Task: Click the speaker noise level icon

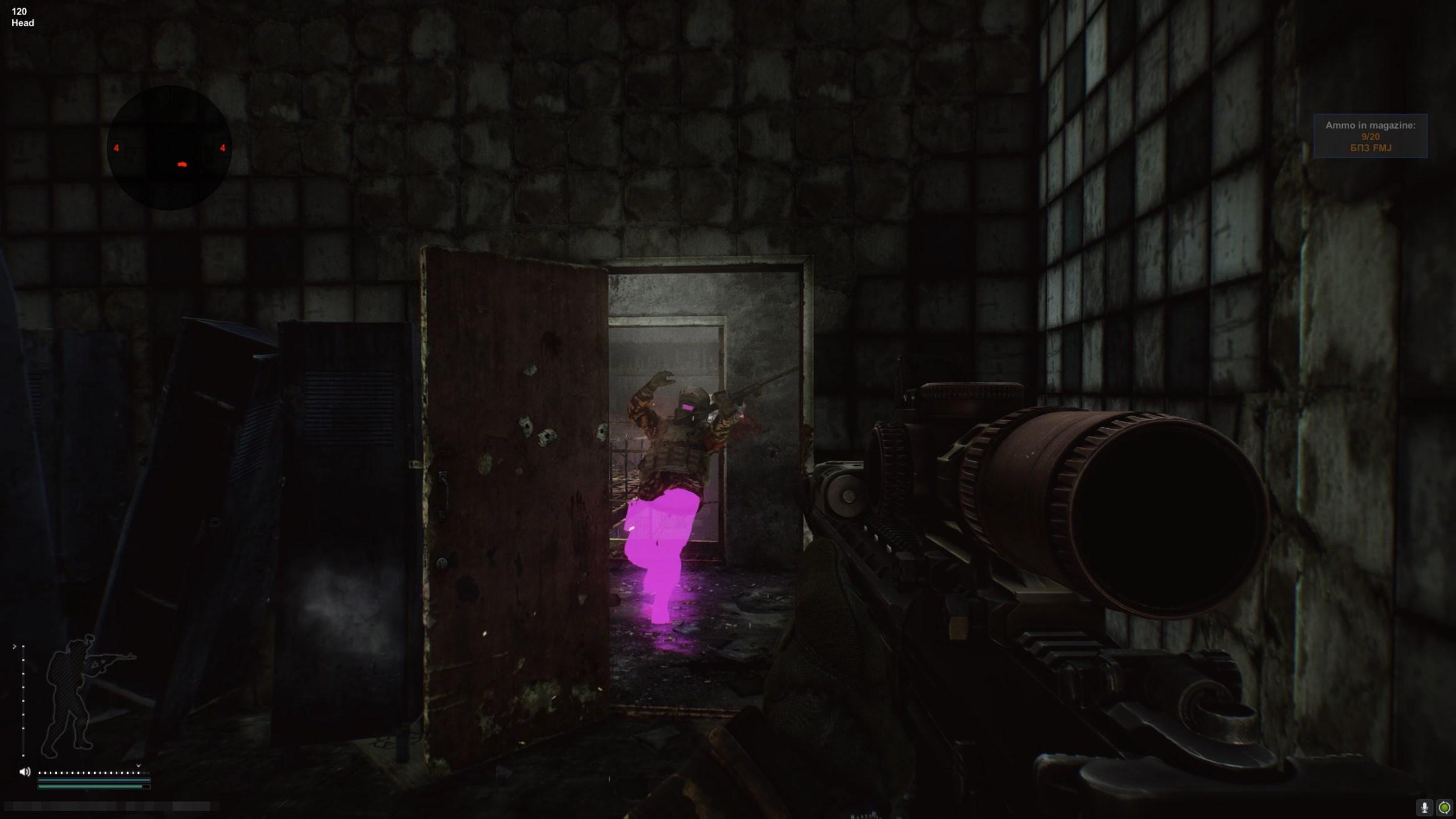Action: tap(25, 772)
